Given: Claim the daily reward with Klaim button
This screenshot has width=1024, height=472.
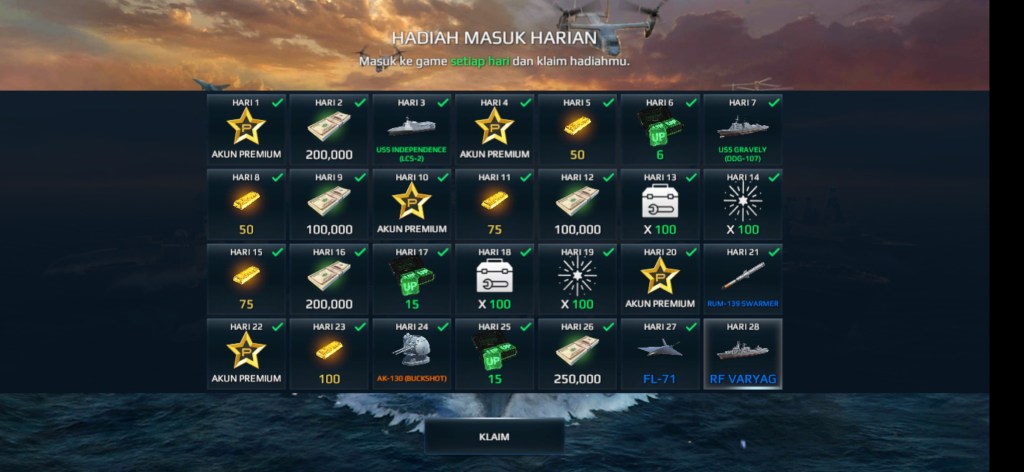Looking at the screenshot, I should (x=494, y=437).
